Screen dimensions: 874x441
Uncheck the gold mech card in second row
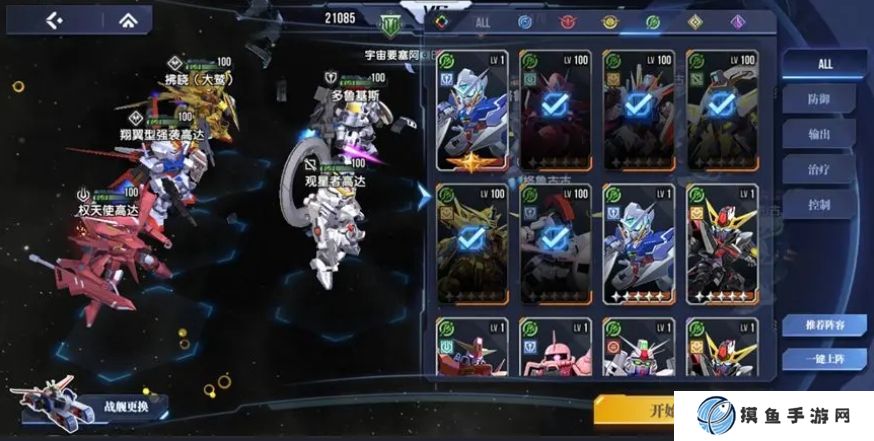coord(472,241)
